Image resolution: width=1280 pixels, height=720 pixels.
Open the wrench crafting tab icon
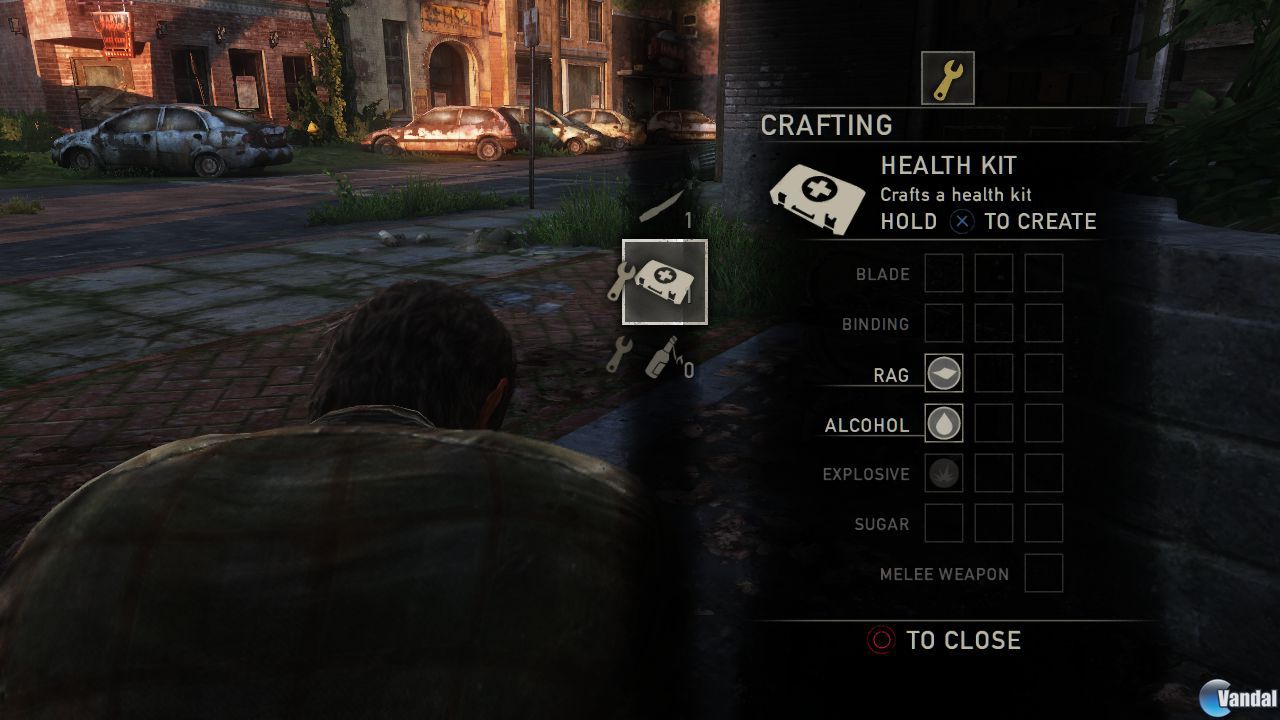(947, 78)
